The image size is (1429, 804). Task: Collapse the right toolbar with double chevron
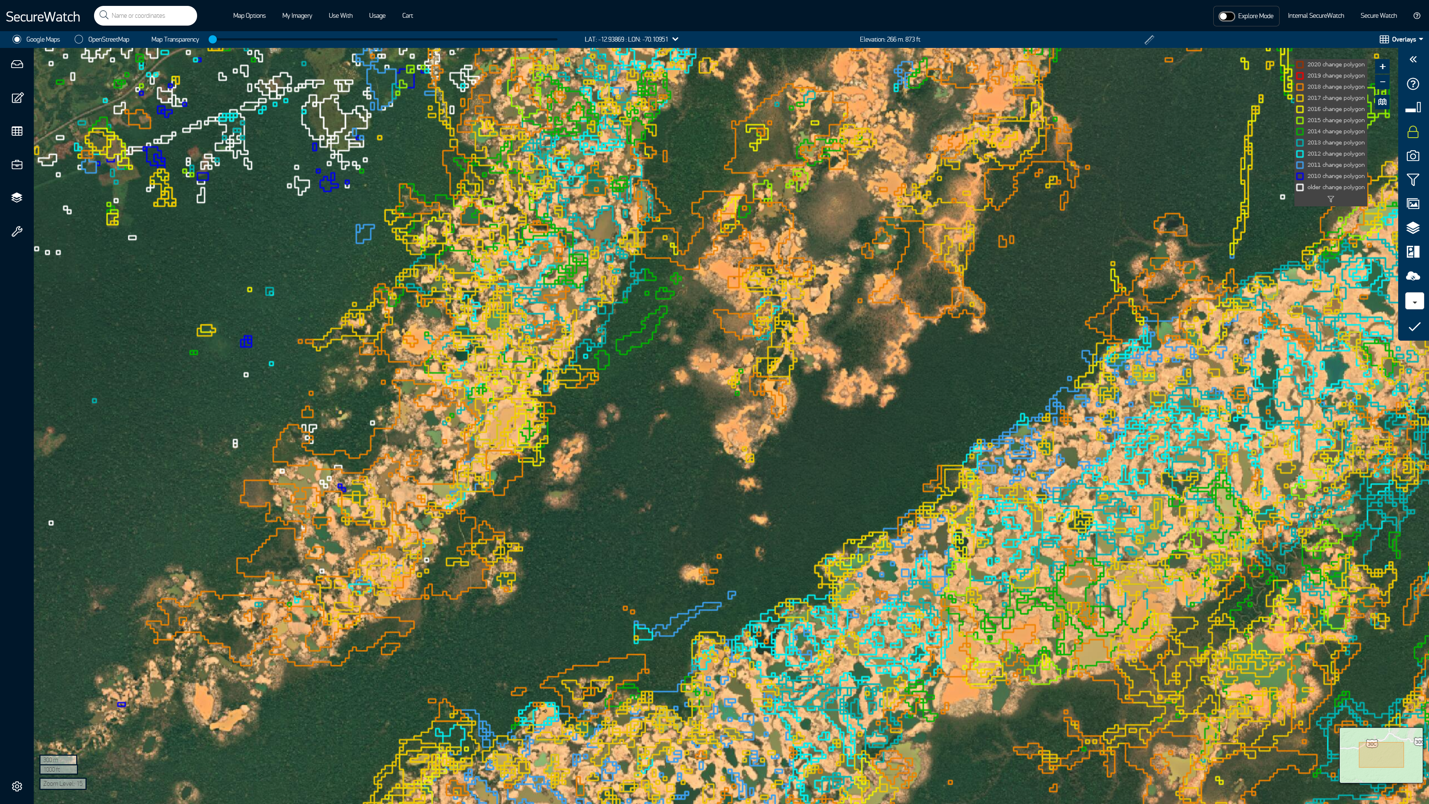point(1413,60)
